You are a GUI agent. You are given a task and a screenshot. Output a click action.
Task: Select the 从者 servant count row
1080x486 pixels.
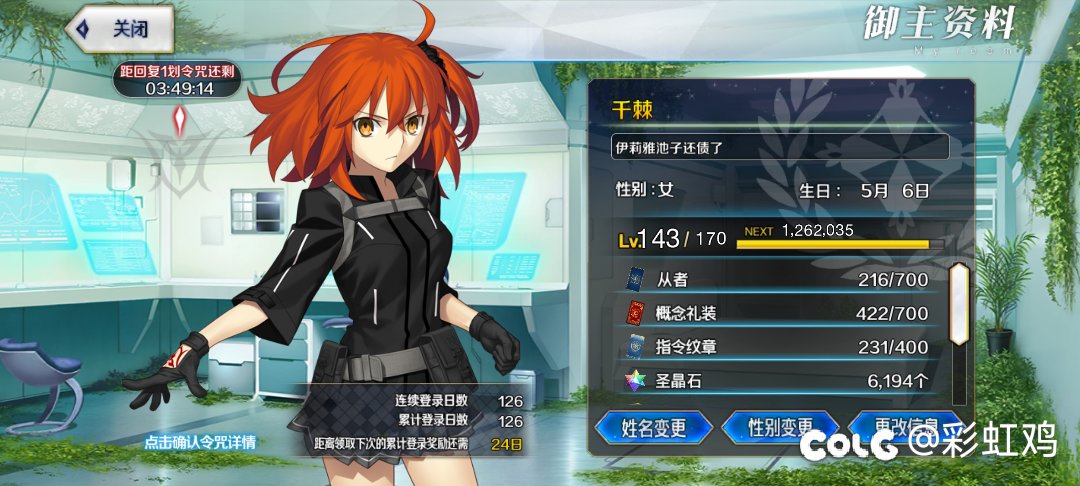[x=780, y=279]
